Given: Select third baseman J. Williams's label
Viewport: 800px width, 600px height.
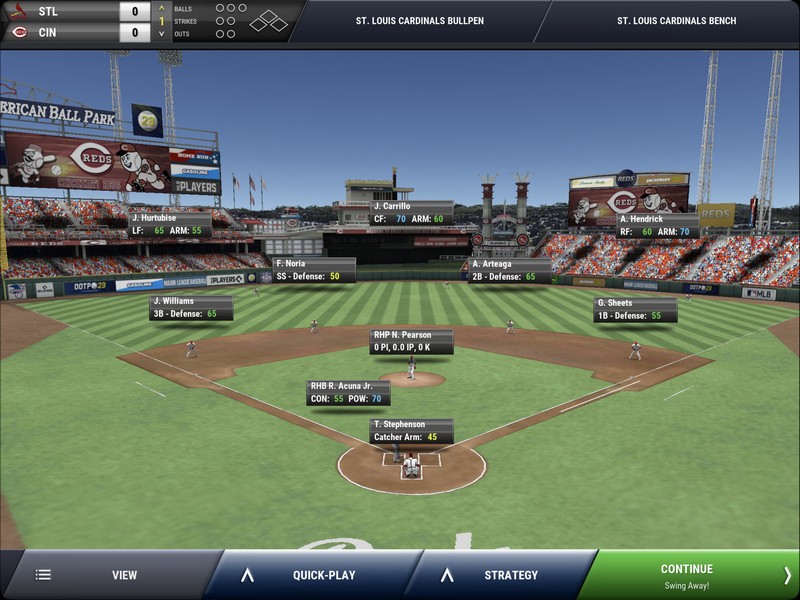Looking at the screenshot, I should 191,307.
